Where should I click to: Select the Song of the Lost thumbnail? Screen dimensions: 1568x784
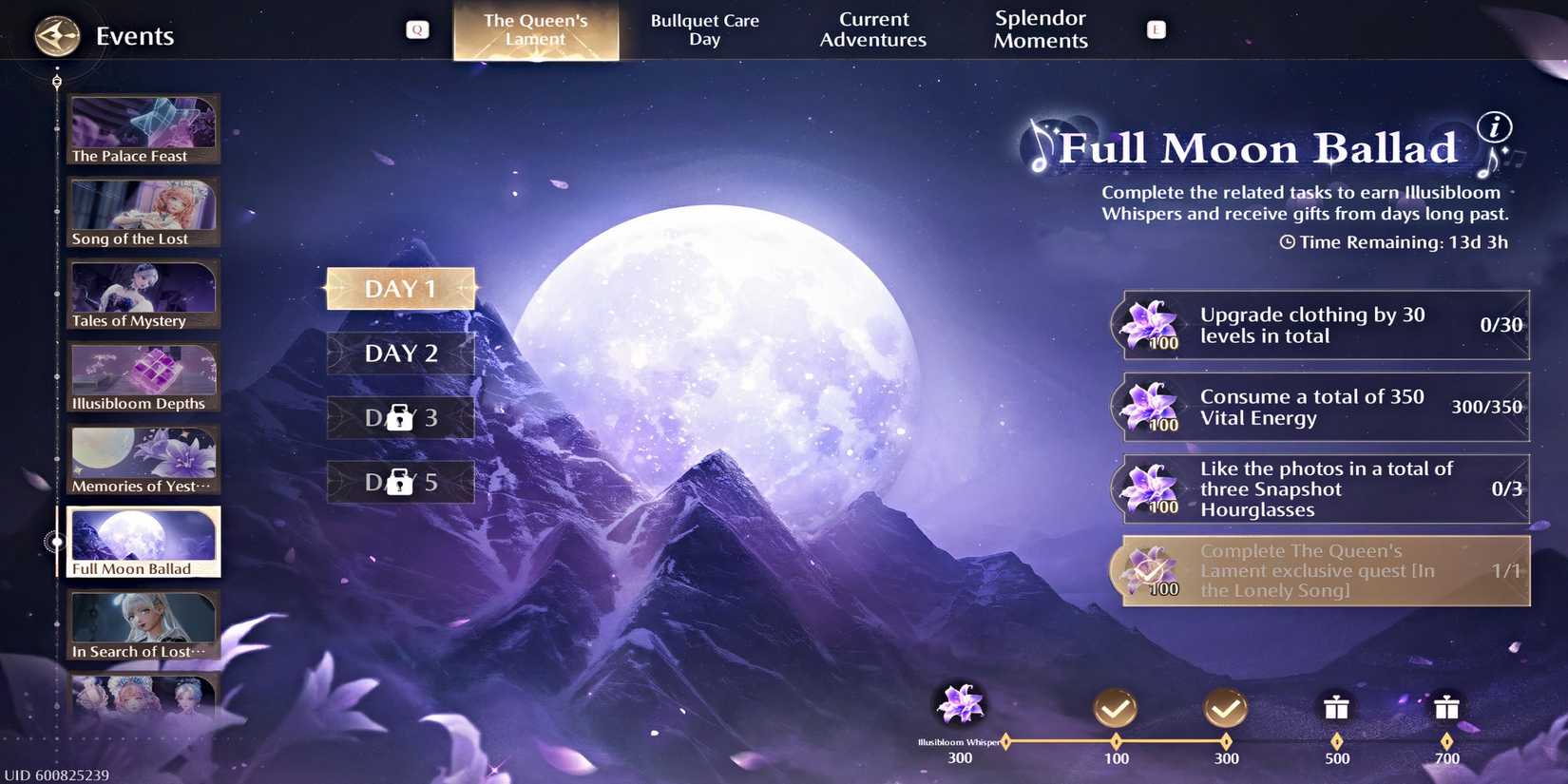[143, 211]
